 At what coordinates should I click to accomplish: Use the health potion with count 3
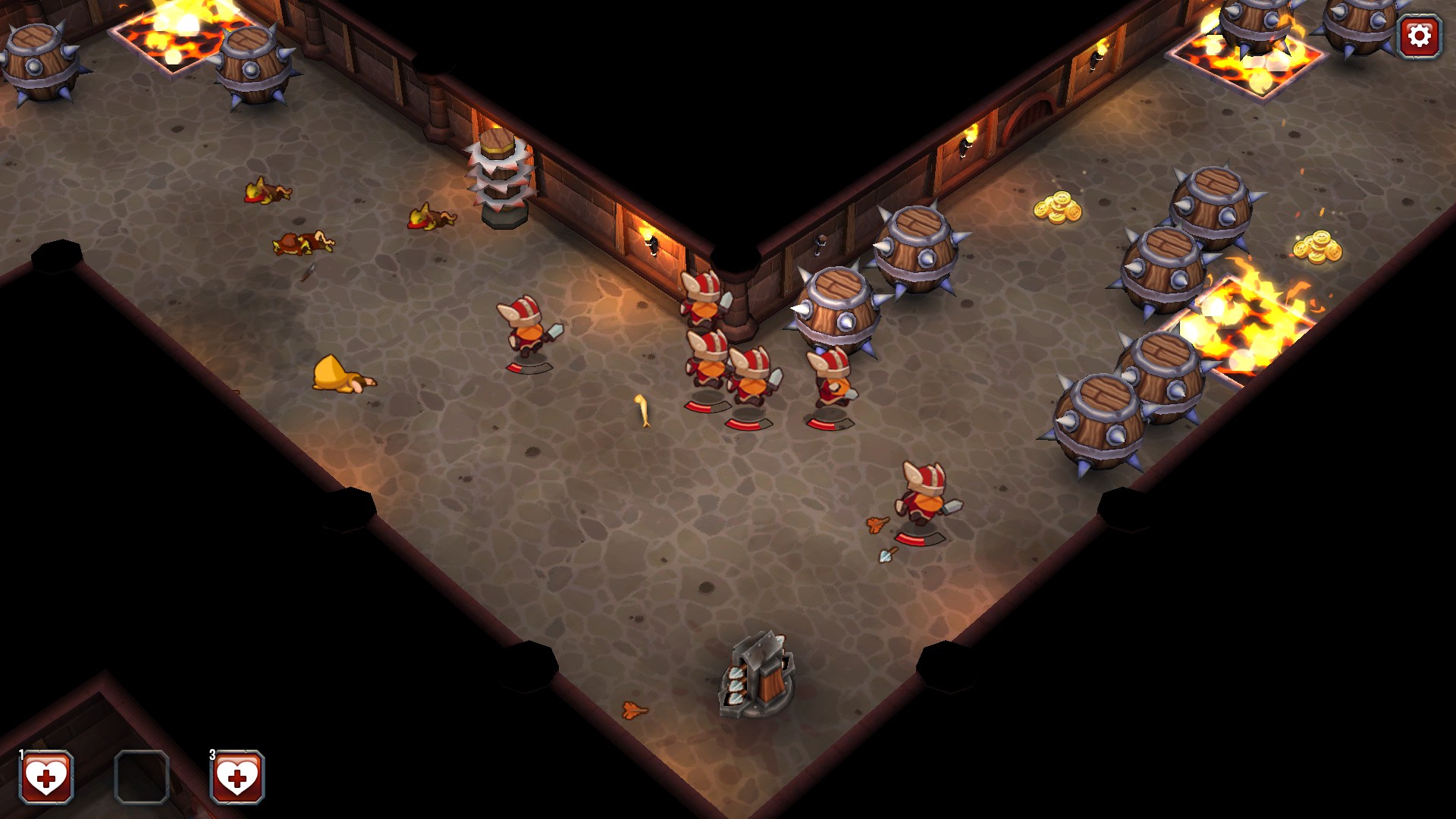click(237, 777)
